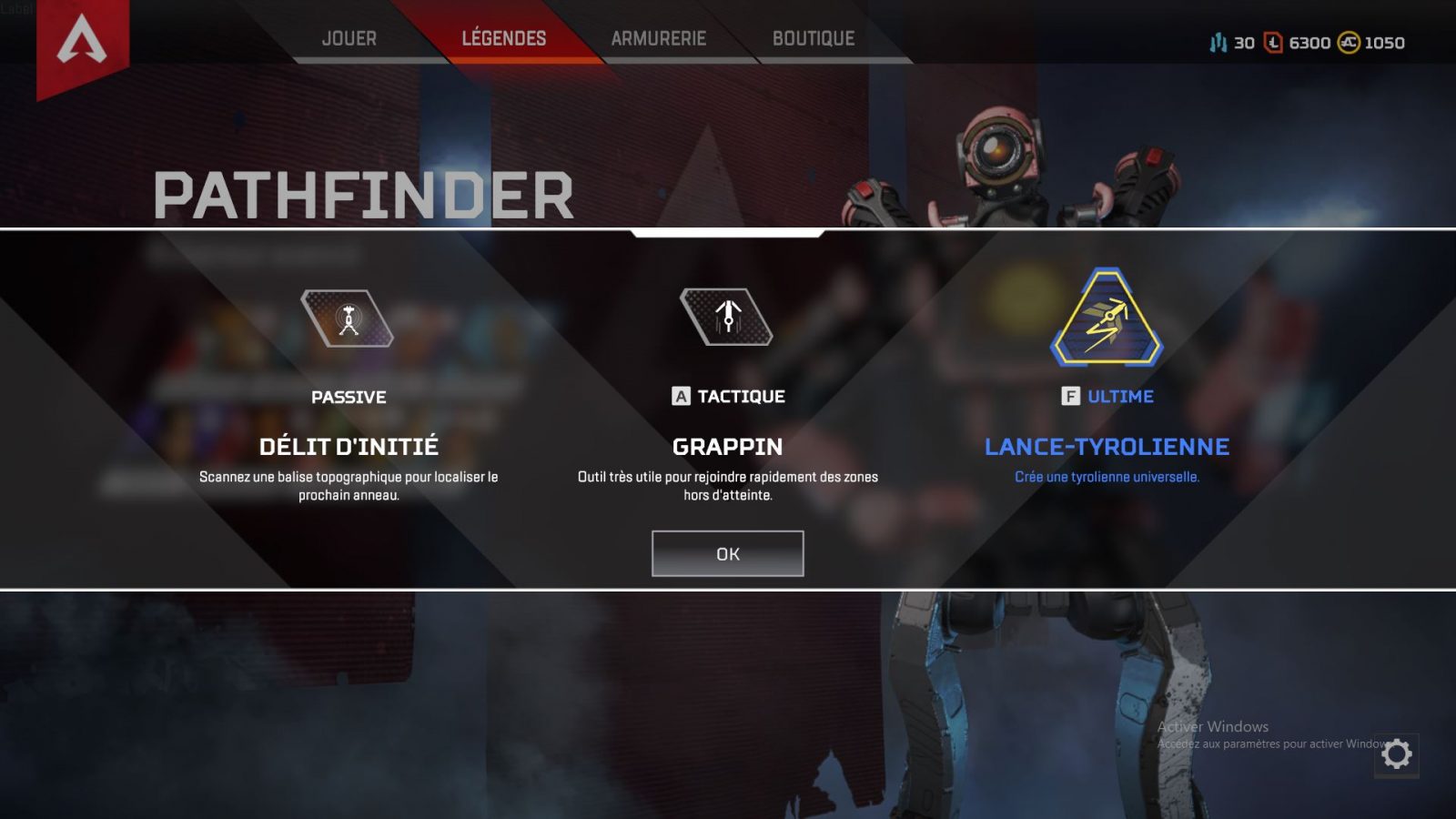Switch to the Jouer tab
Image resolution: width=1456 pixels, height=819 pixels.
[349, 38]
